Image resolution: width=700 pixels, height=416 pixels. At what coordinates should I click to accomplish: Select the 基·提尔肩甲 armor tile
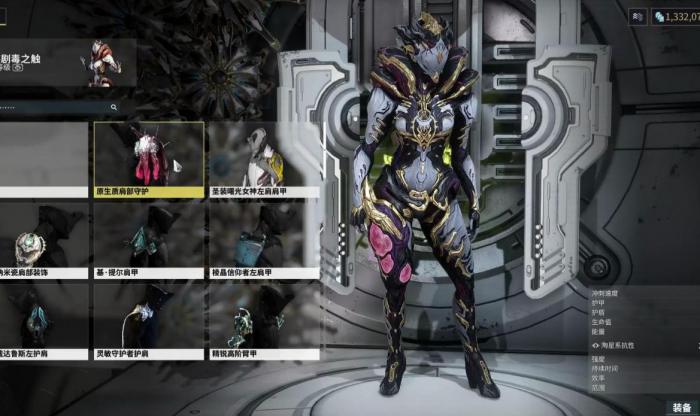click(148, 240)
